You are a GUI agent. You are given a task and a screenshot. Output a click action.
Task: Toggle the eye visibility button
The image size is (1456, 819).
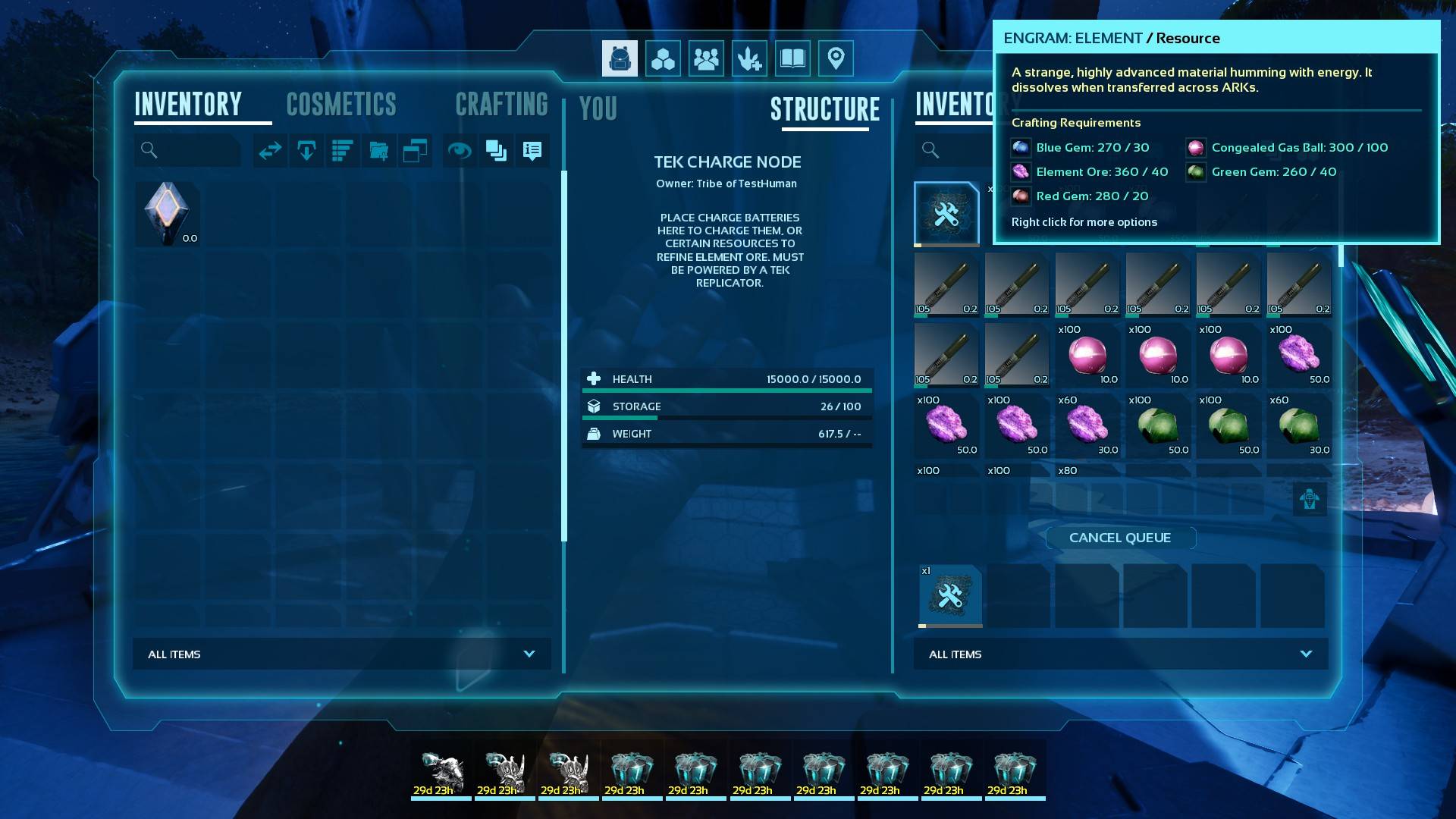pos(460,151)
